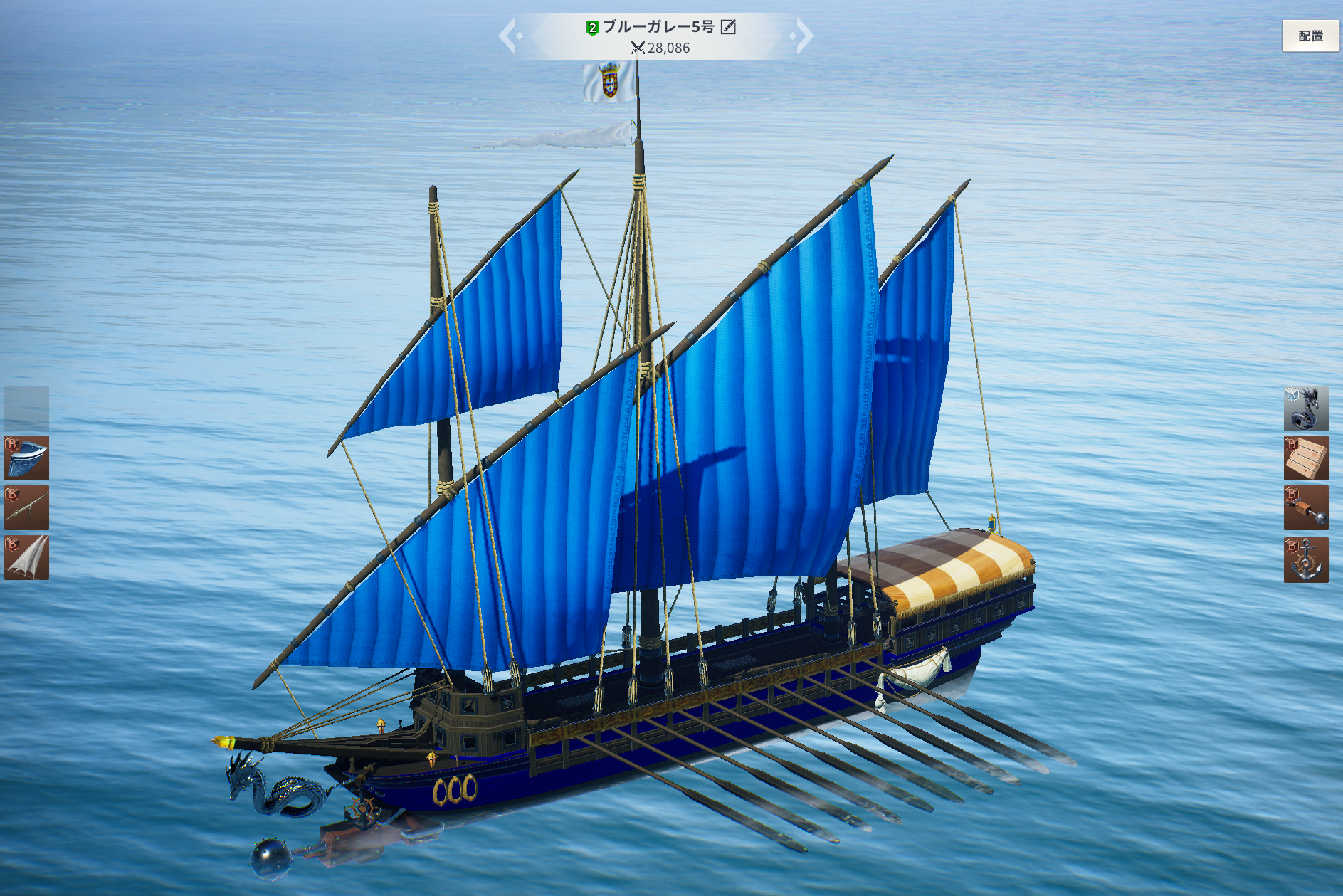Open the 配置 button
The height and width of the screenshot is (896, 1343).
coord(1310,36)
